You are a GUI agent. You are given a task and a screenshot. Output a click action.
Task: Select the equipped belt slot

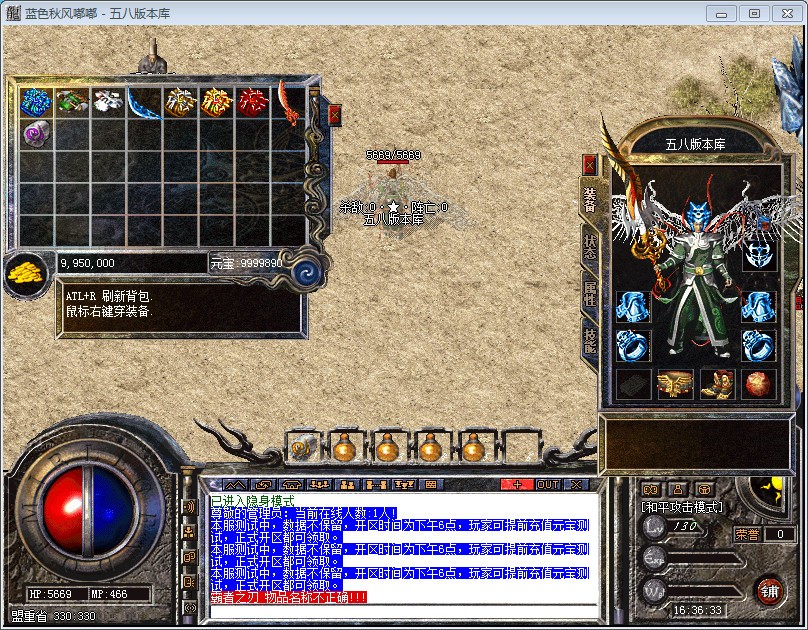675,384
